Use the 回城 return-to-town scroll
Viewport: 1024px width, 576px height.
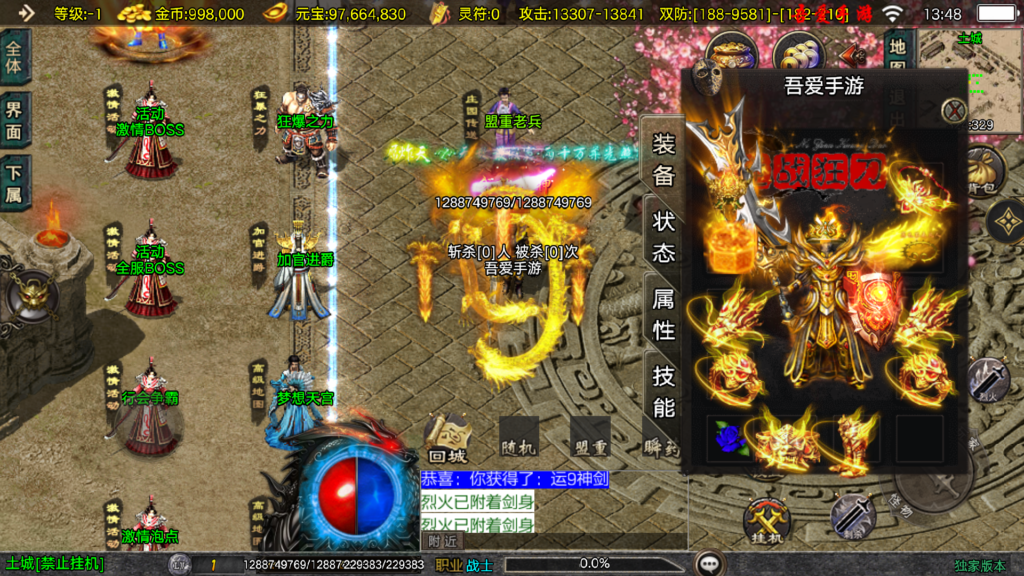446,437
